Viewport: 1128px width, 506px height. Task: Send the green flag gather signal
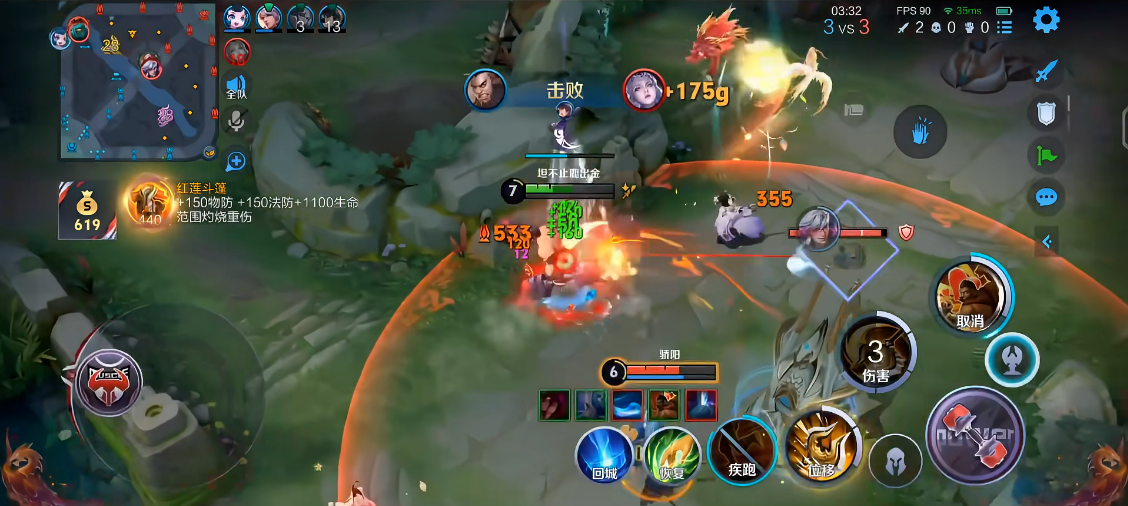1046,155
